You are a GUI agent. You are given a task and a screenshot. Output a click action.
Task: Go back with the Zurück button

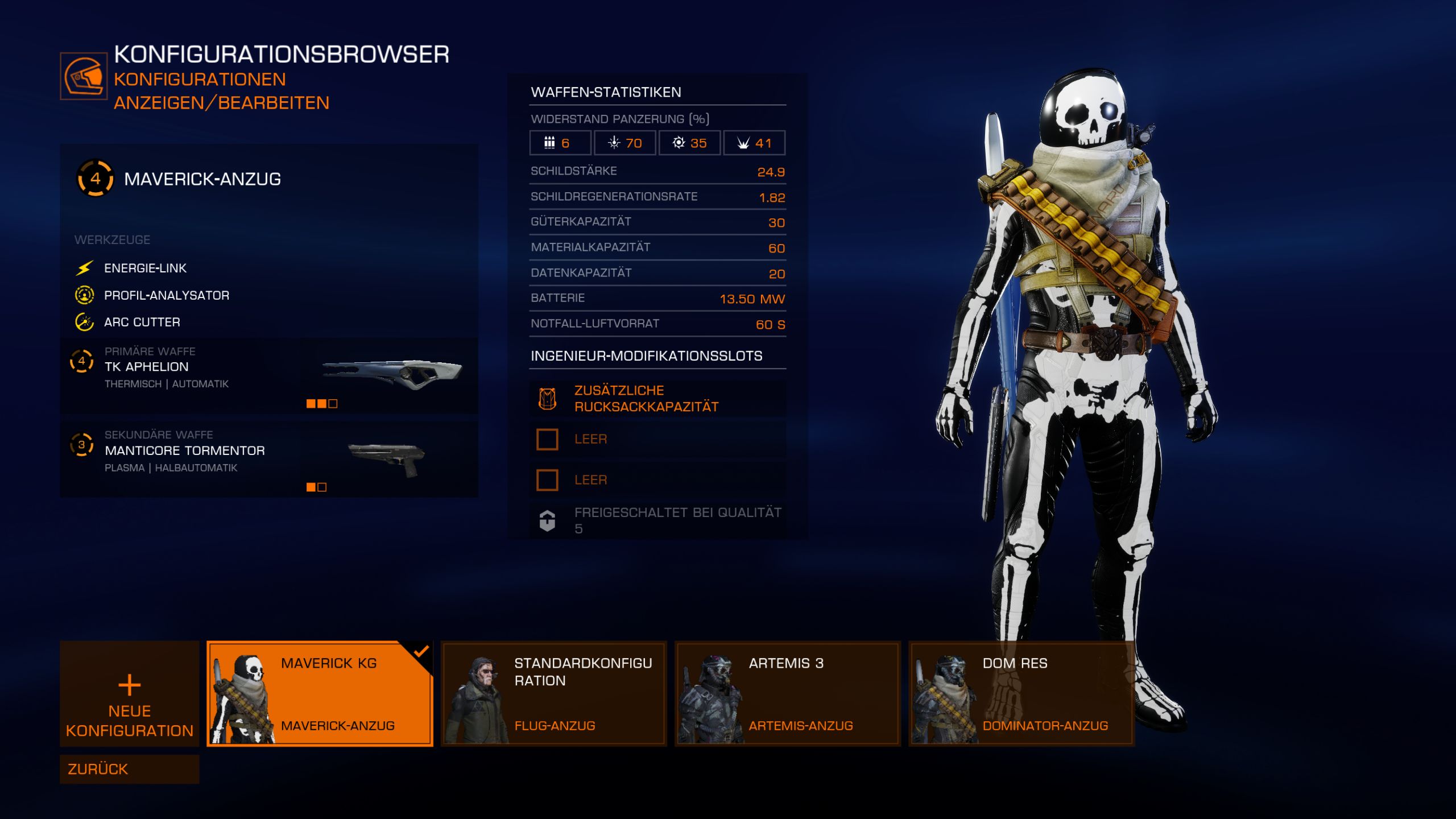pyautogui.click(x=129, y=769)
